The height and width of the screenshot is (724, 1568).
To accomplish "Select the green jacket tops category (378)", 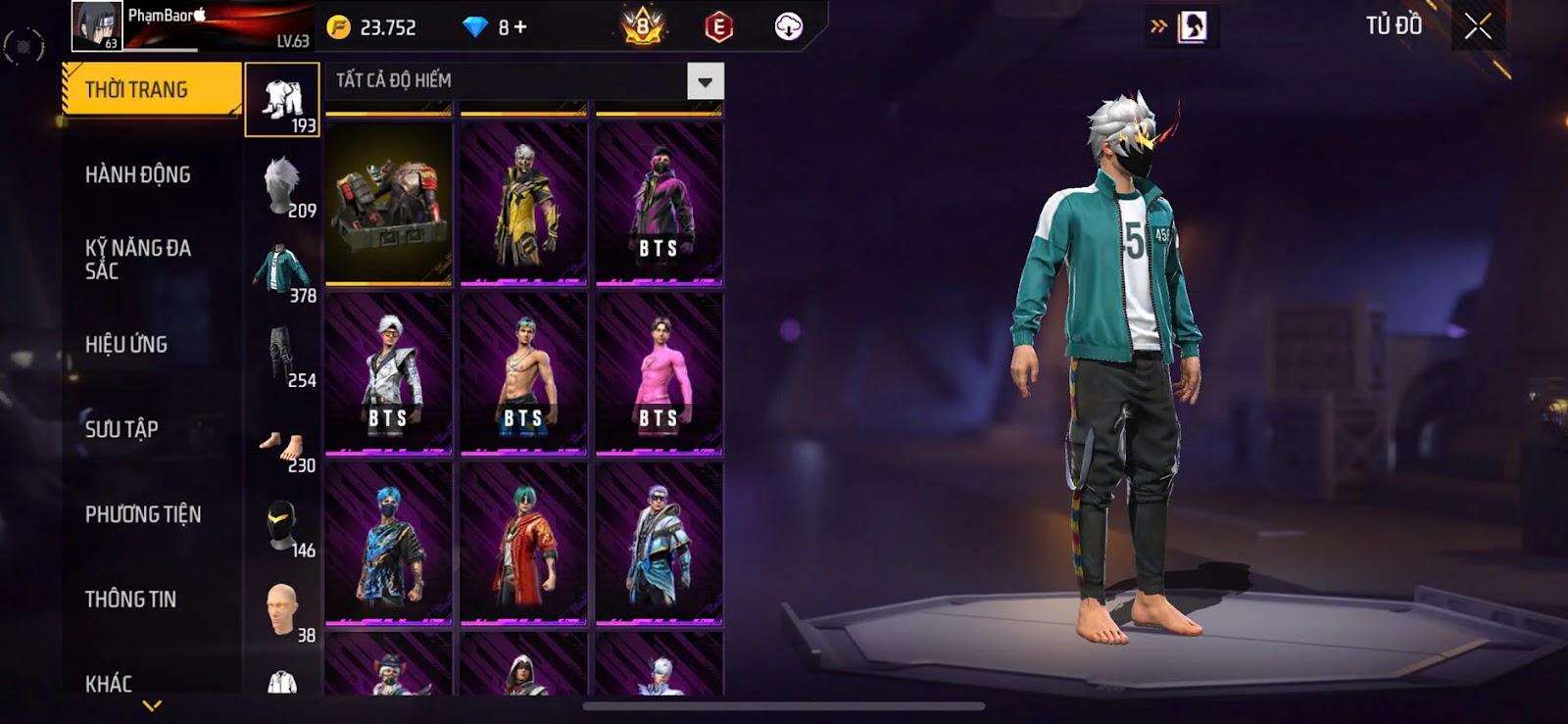I will click(282, 271).
